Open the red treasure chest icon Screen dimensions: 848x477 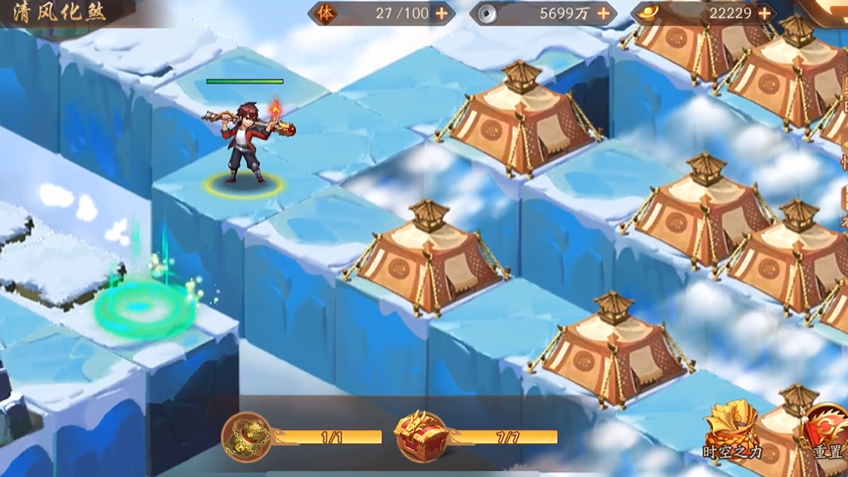tap(421, 437)
